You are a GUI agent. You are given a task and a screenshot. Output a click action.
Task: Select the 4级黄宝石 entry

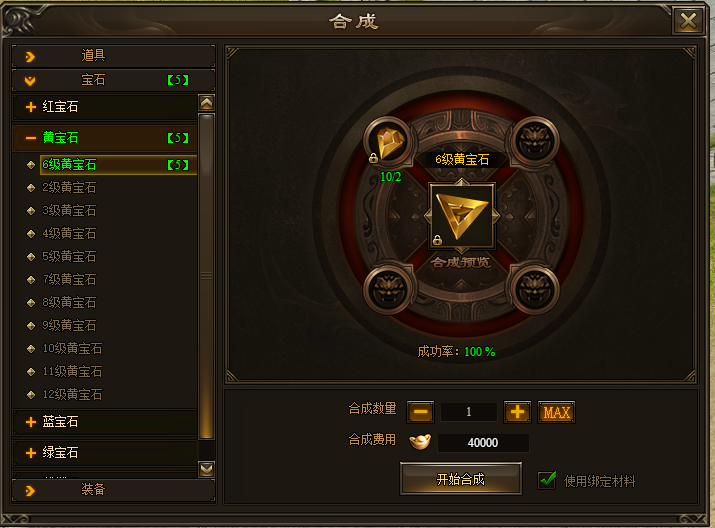tap(70, 233)
